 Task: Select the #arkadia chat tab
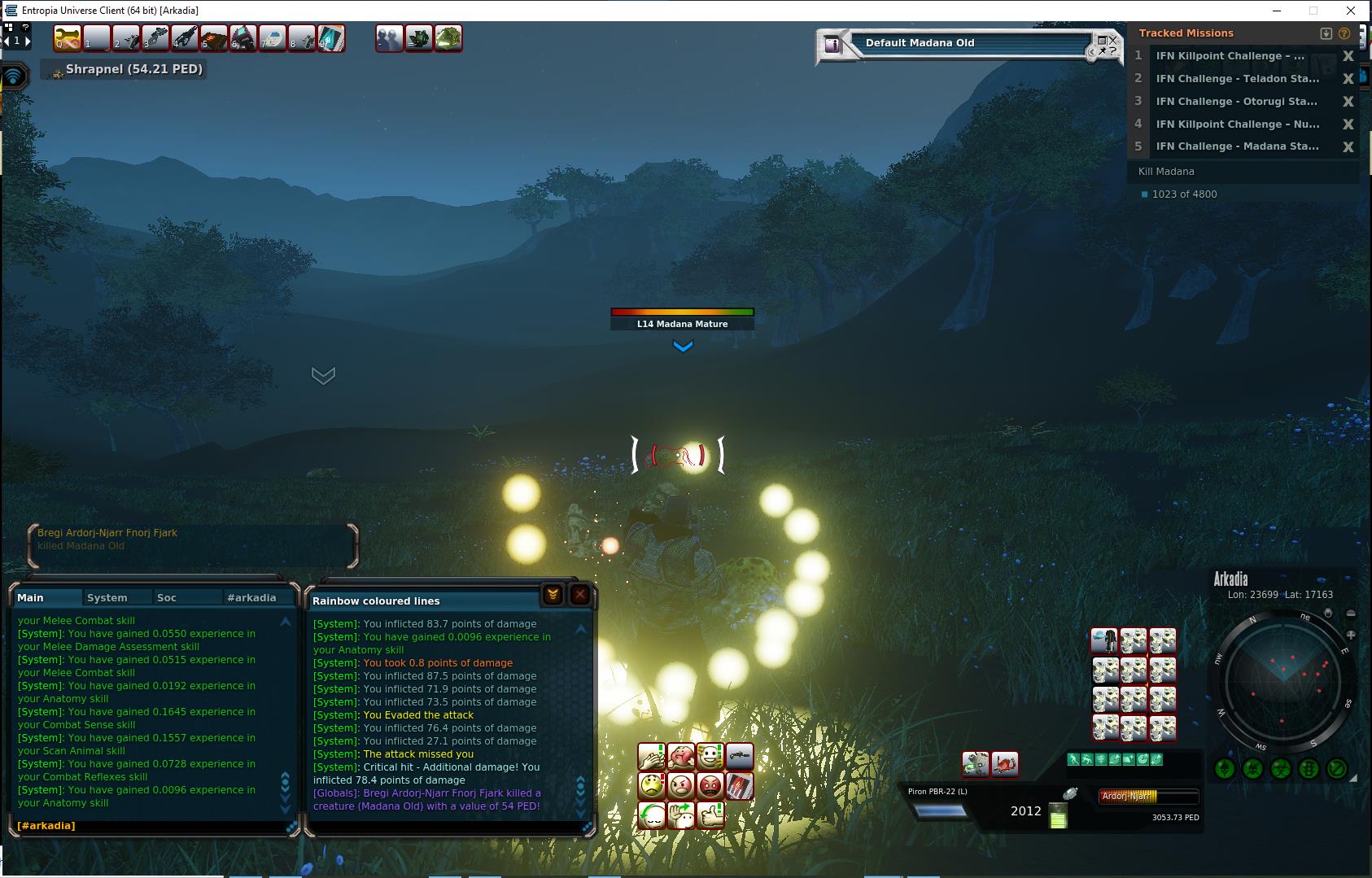pos(251,597)
